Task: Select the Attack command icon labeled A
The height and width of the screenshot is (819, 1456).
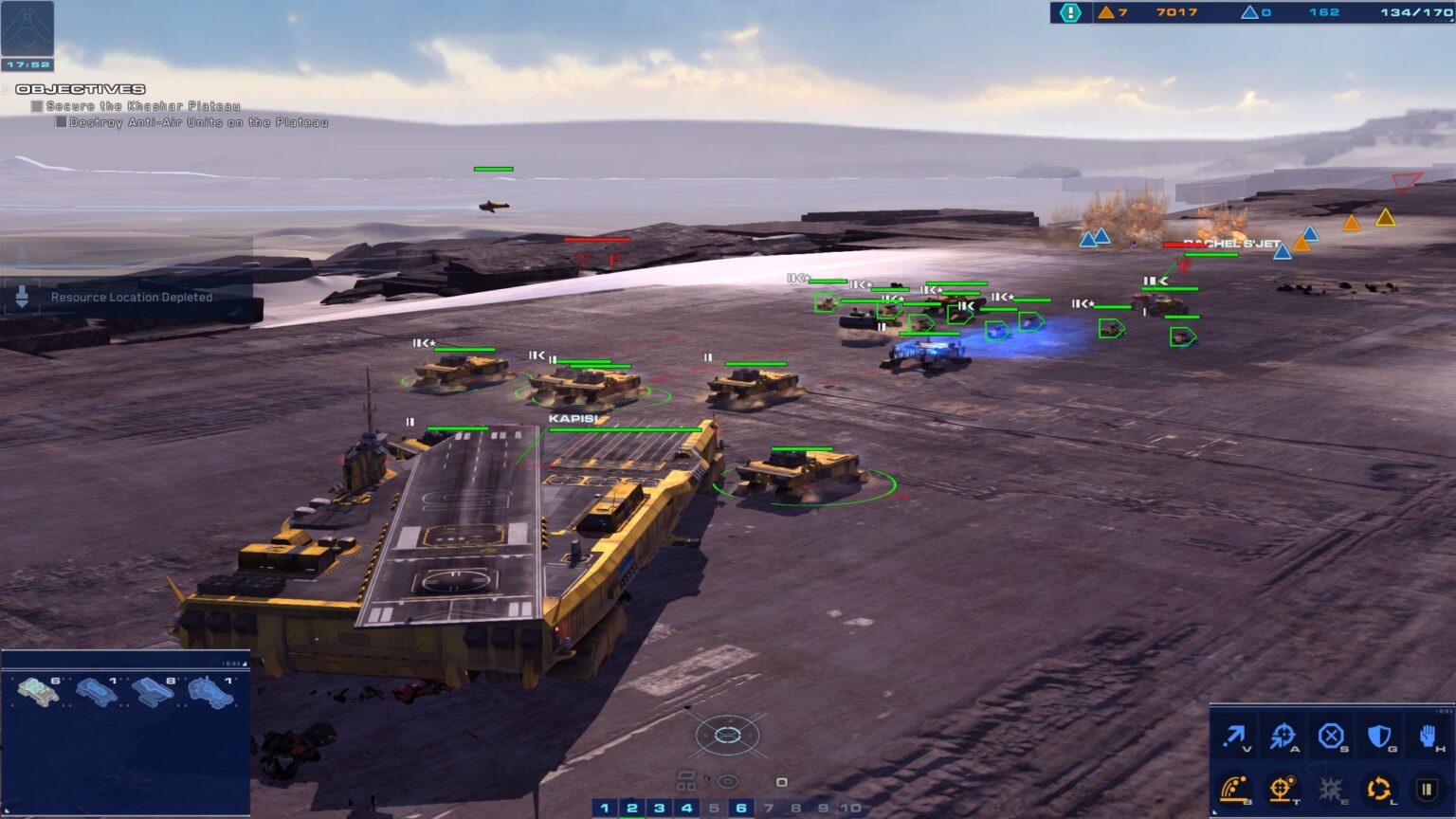Action: [1285, 736]
